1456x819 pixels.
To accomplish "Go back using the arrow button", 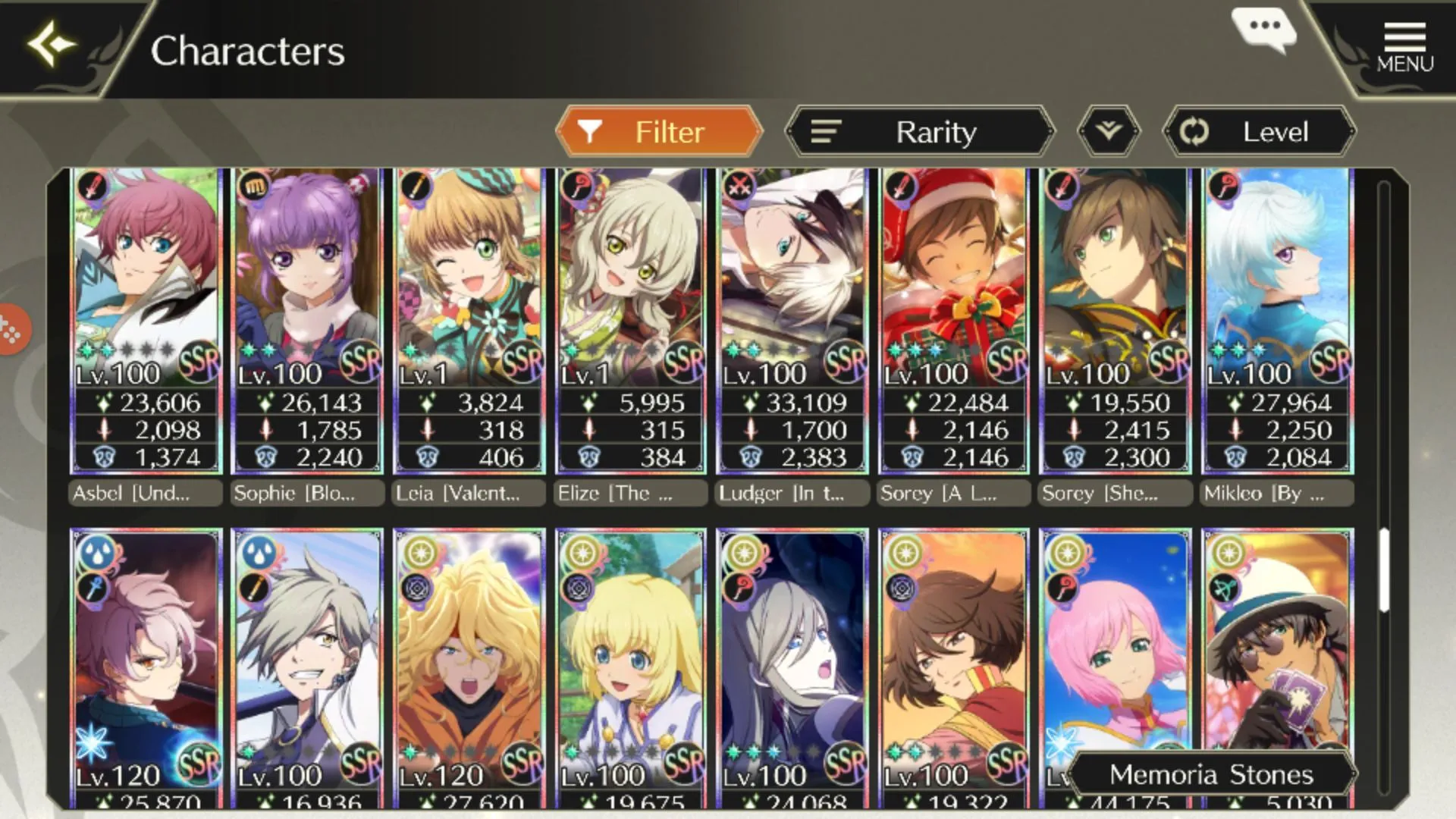I will (x=52, y=45).
